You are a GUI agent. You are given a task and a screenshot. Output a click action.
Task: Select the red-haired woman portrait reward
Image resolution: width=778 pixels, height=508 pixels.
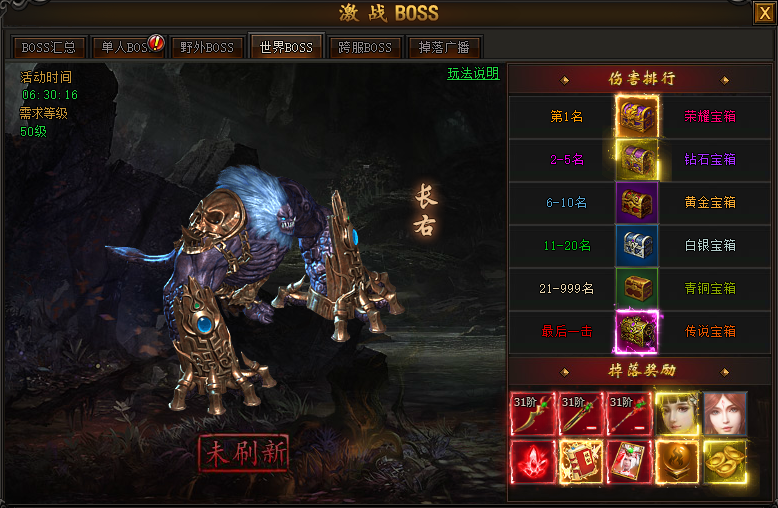[724, 414]
